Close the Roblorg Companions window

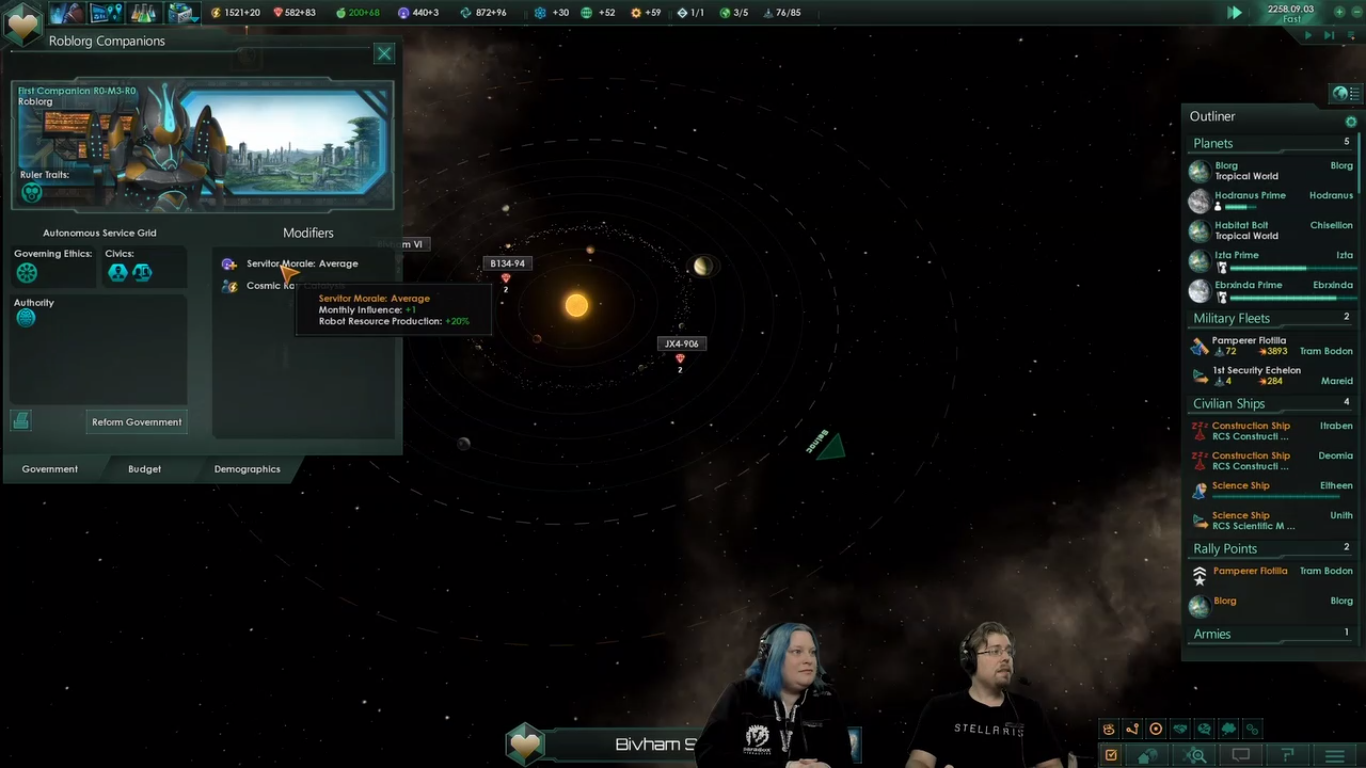[x=384, y=54]
